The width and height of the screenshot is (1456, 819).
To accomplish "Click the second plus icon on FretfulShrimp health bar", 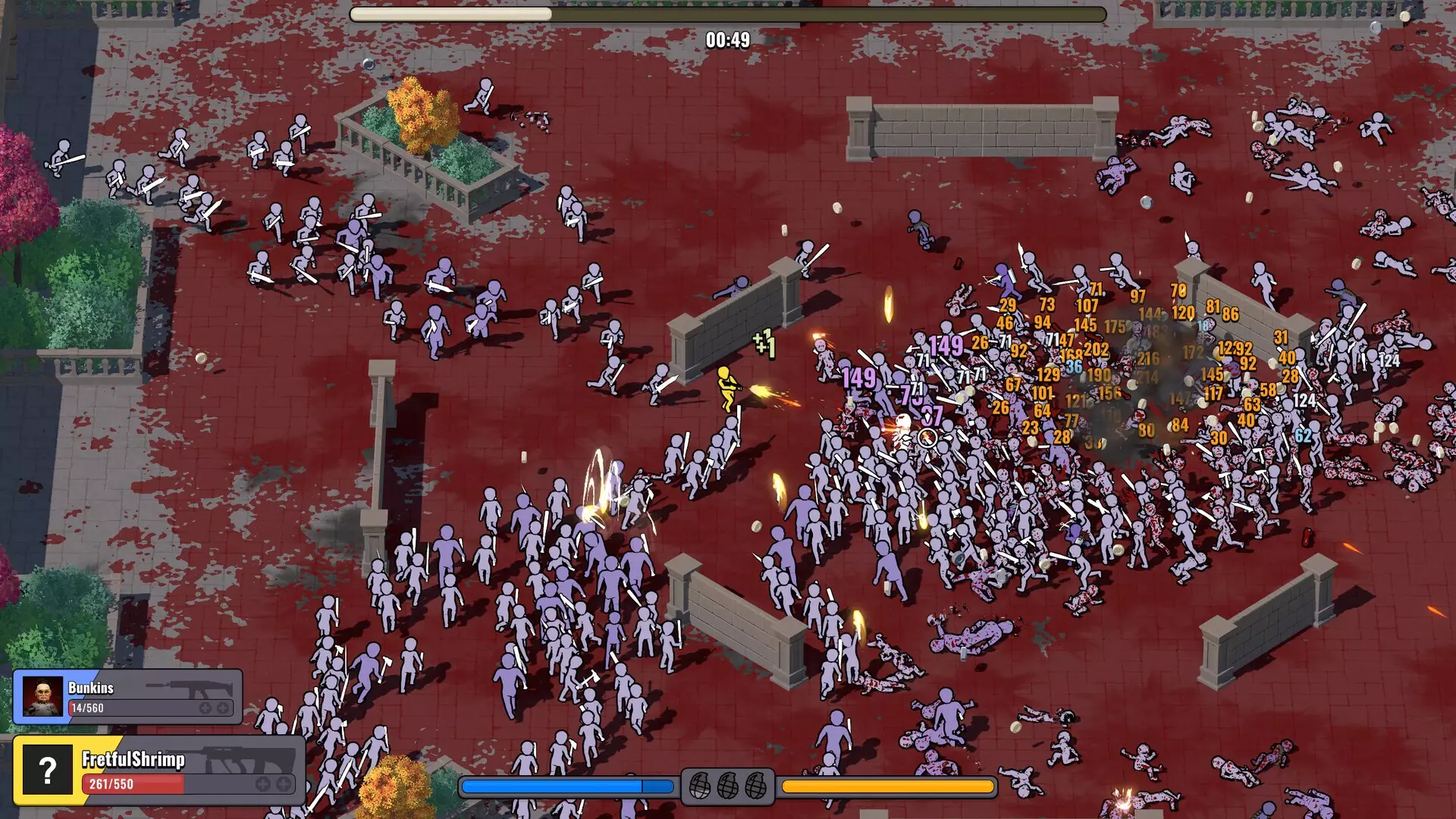I will coord(282,785).
